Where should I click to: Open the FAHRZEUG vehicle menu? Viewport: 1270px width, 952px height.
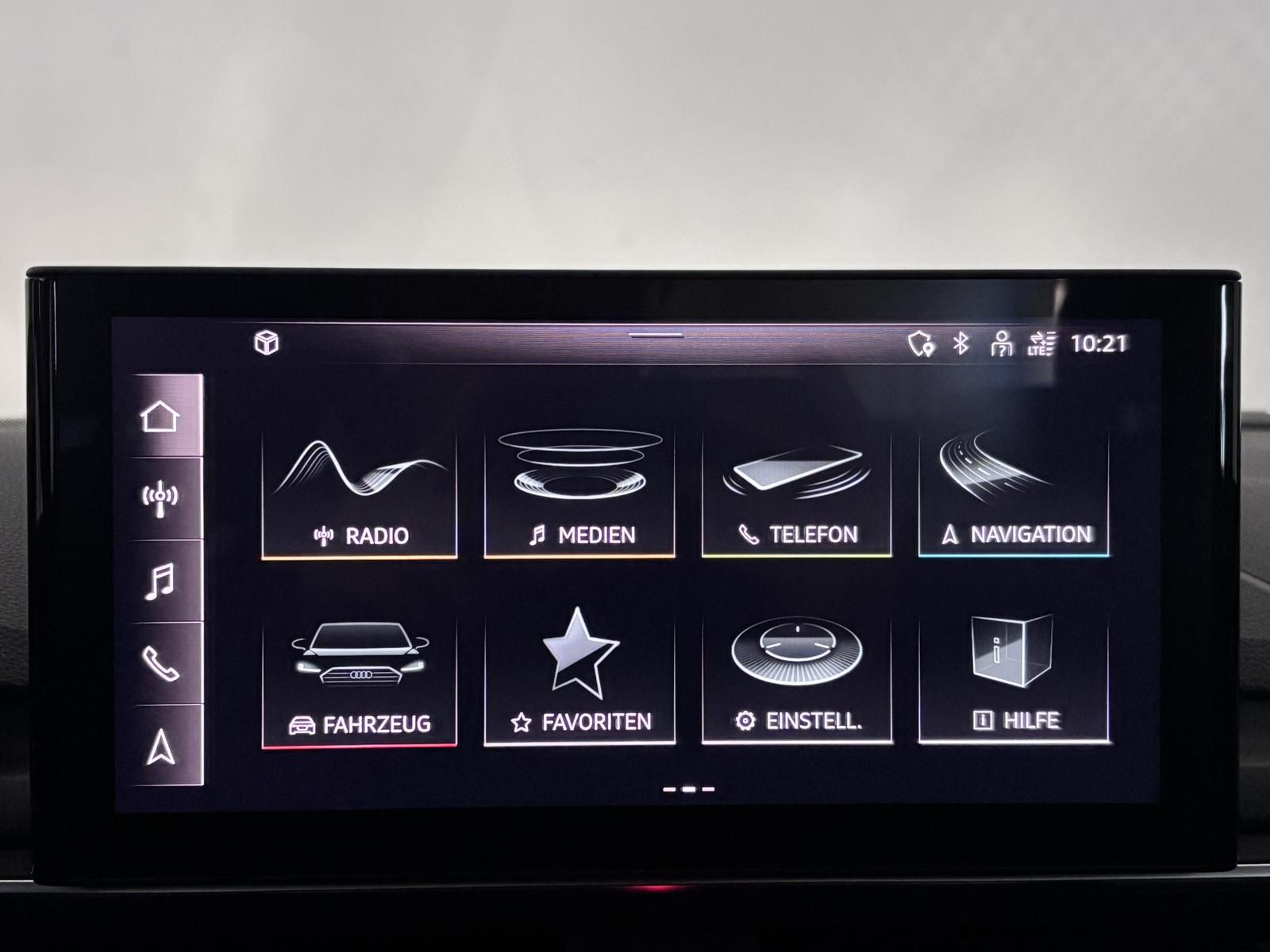coord(360,681)
